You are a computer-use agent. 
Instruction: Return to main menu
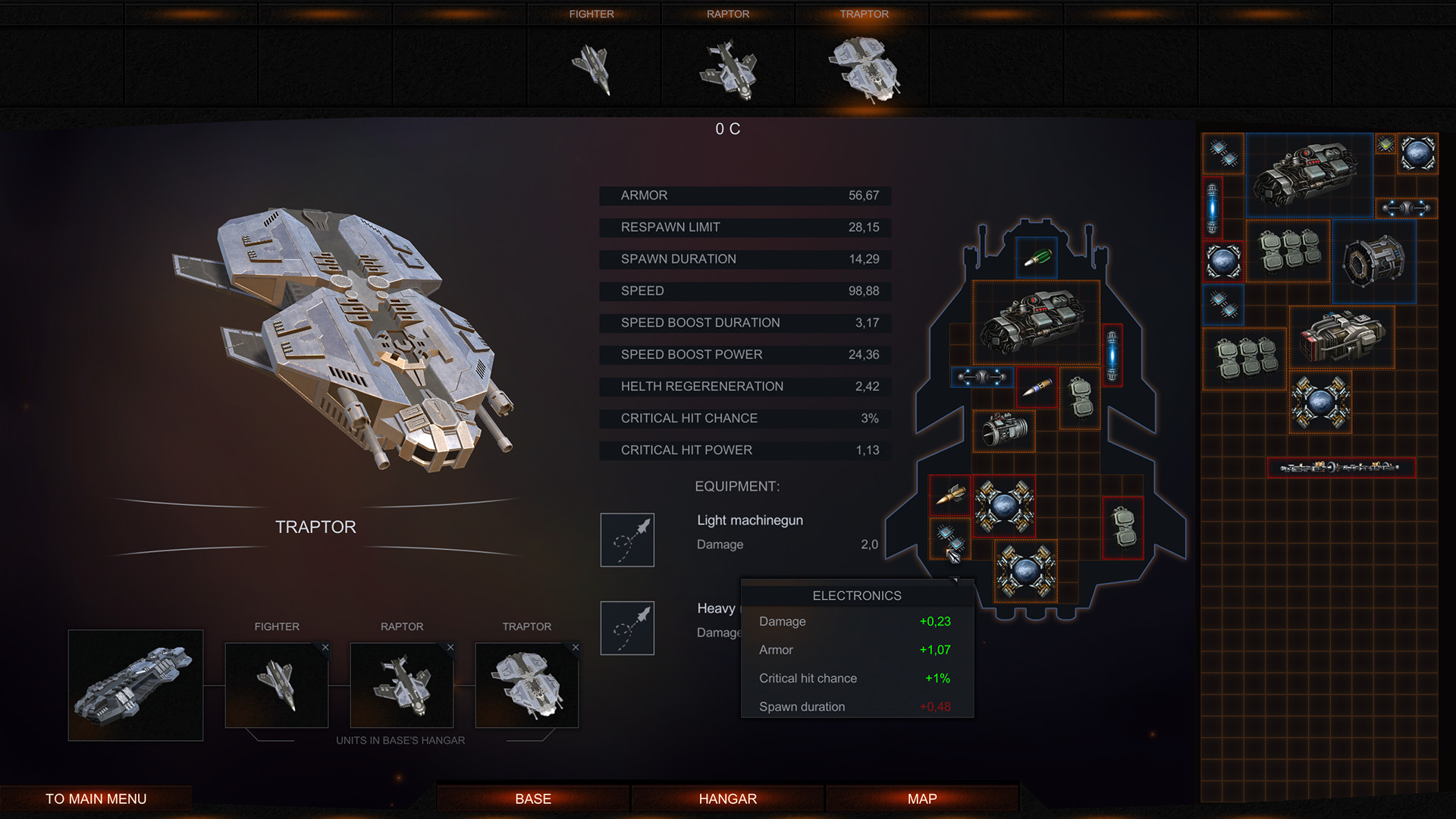pos(96,798)
